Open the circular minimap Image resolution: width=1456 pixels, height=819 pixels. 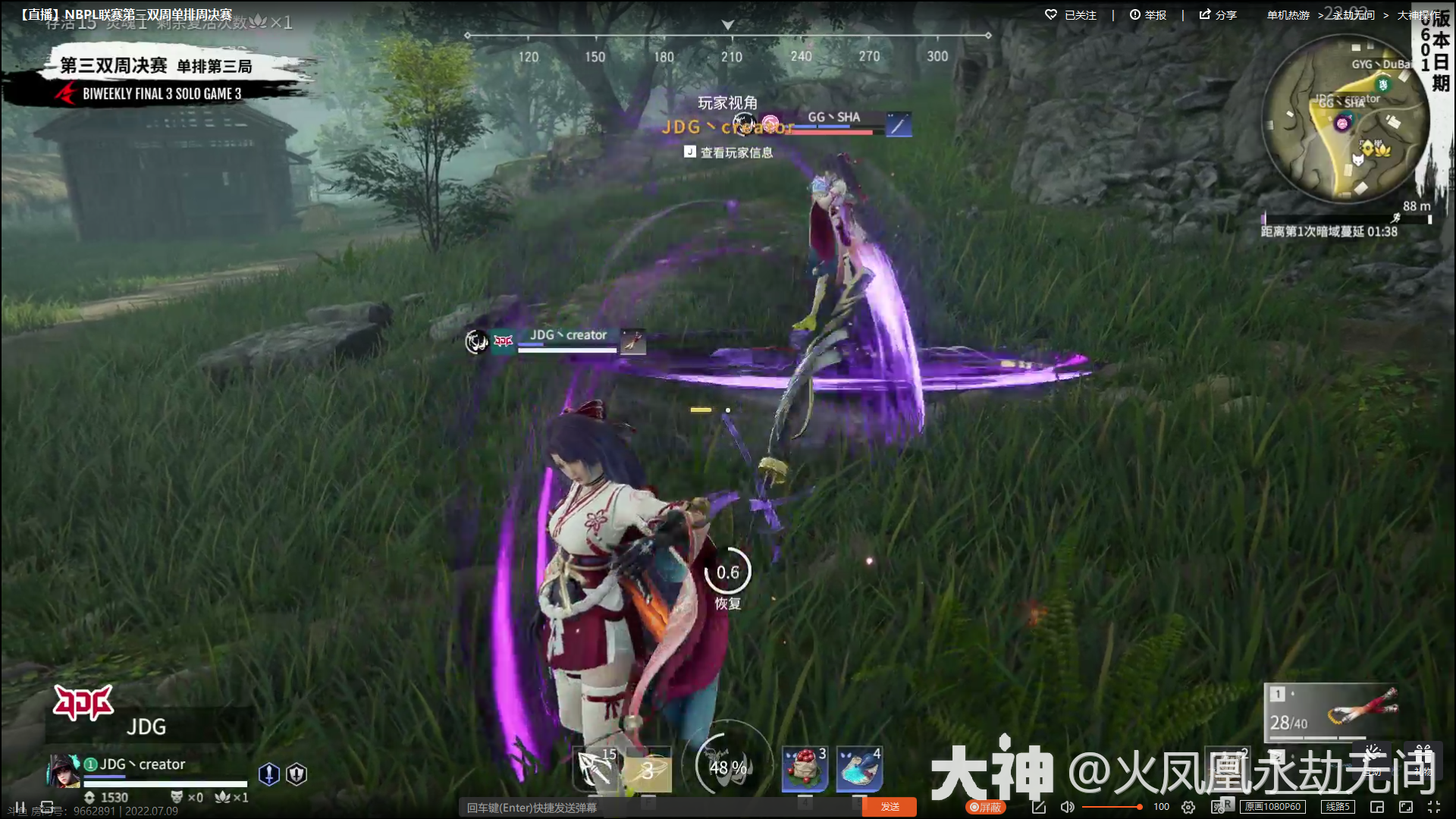(x=1345, y=121)
